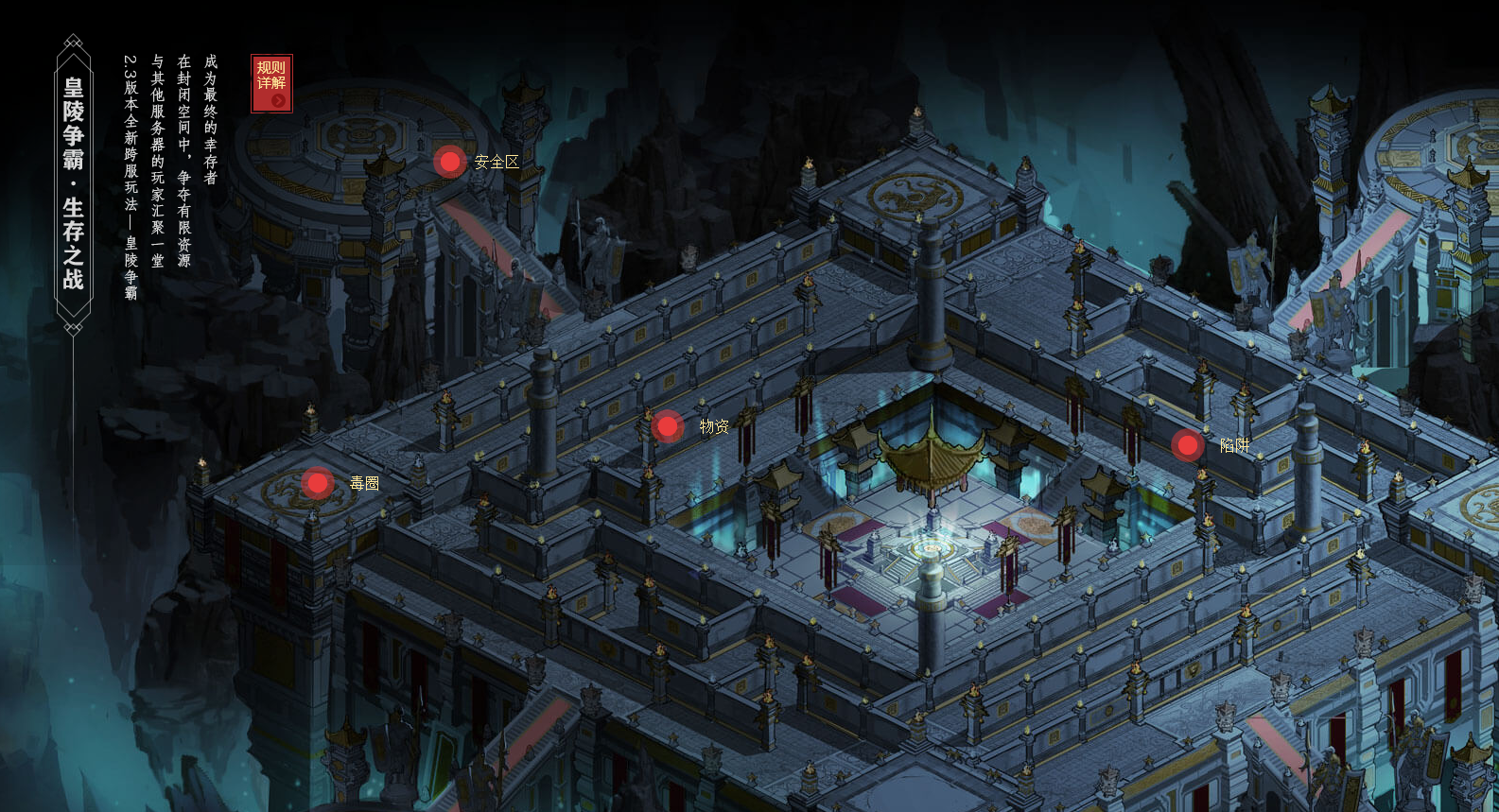This screenshot has height=812, width=1499.
Task: Open the 规则详解 rules details button
Action: pos(271,83)
